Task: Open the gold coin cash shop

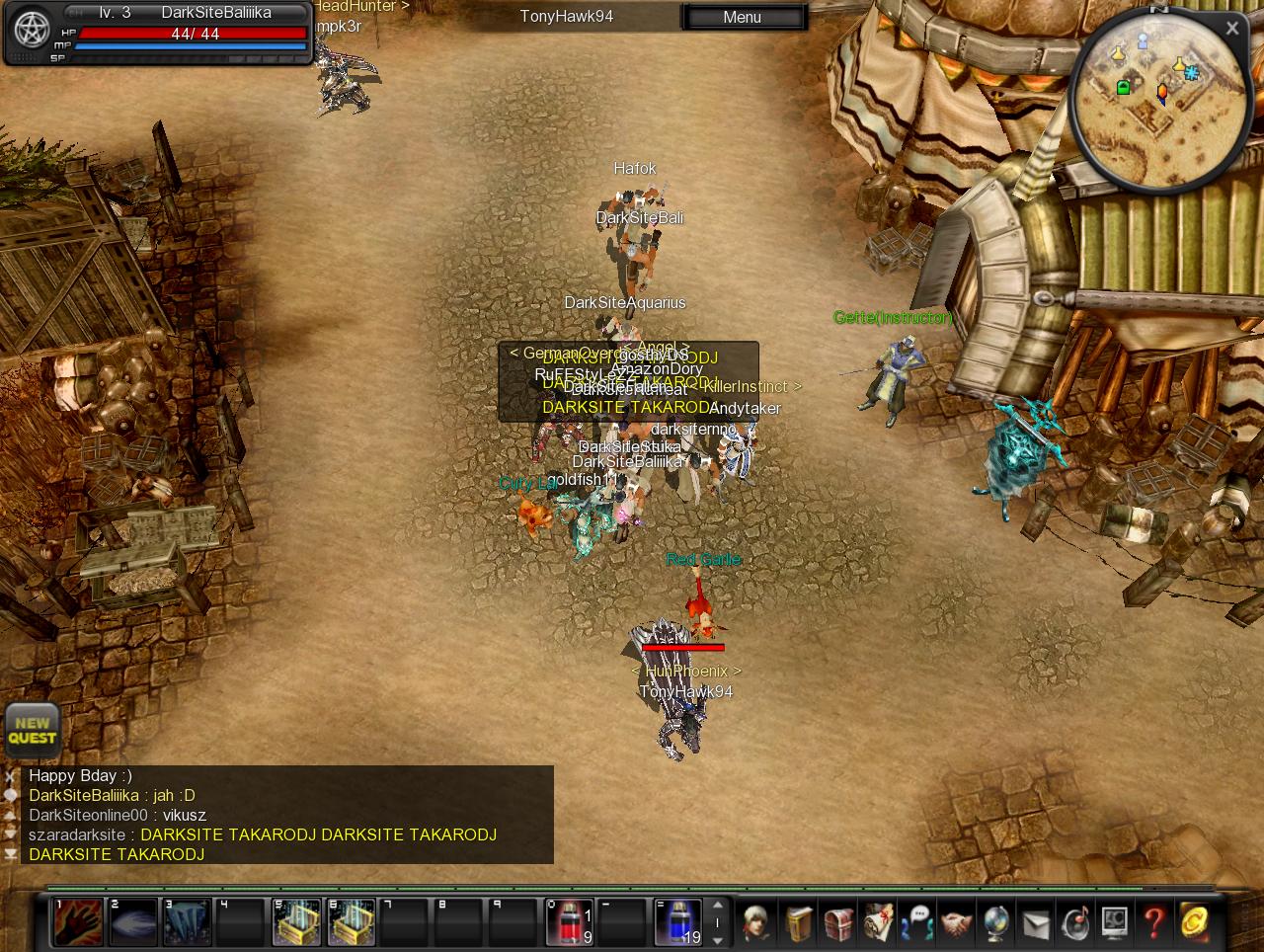Action: coord(1194,923)
